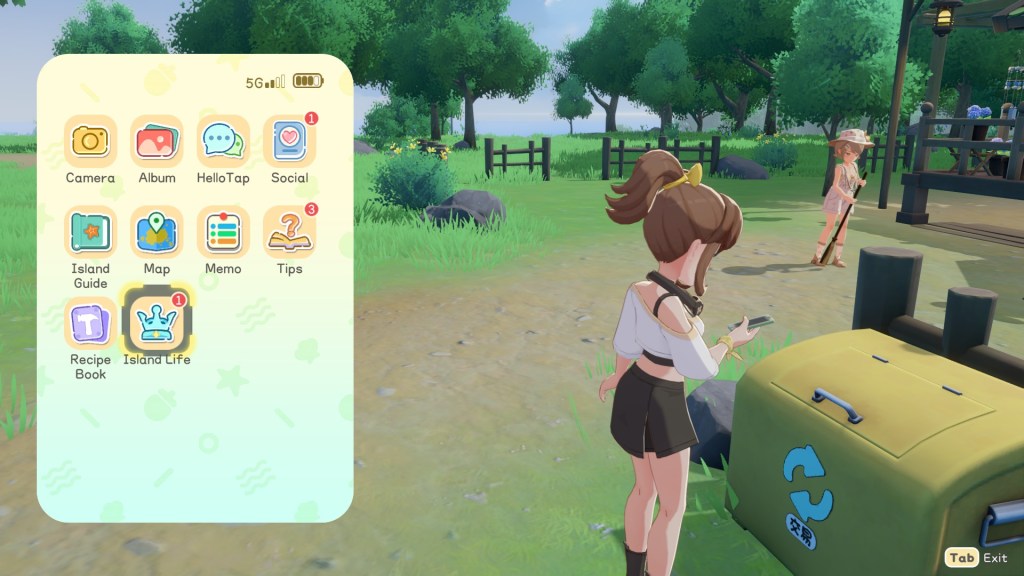
Task: Open the Island Guide book
Action: 90,233
